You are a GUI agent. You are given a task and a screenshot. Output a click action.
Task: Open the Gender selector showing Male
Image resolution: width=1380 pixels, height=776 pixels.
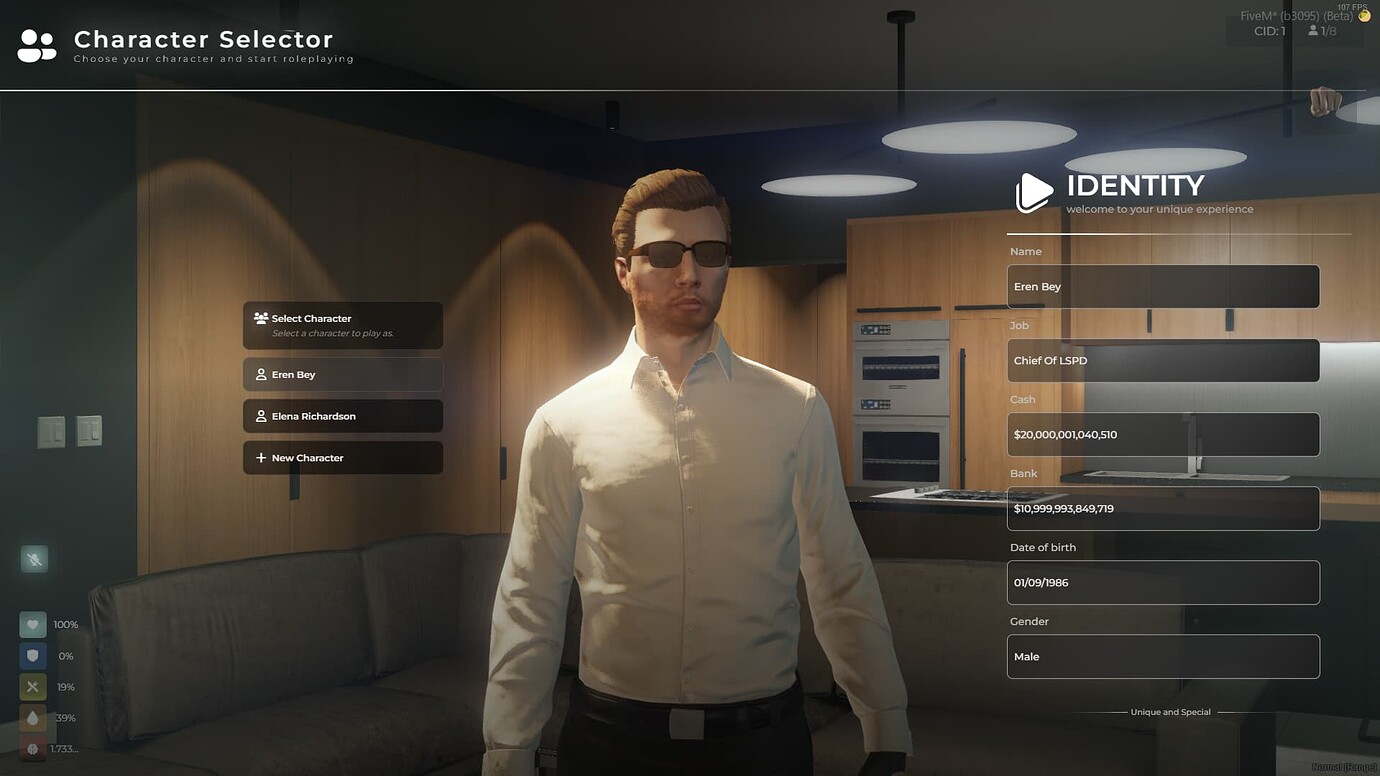click(x=1163, y=656)
